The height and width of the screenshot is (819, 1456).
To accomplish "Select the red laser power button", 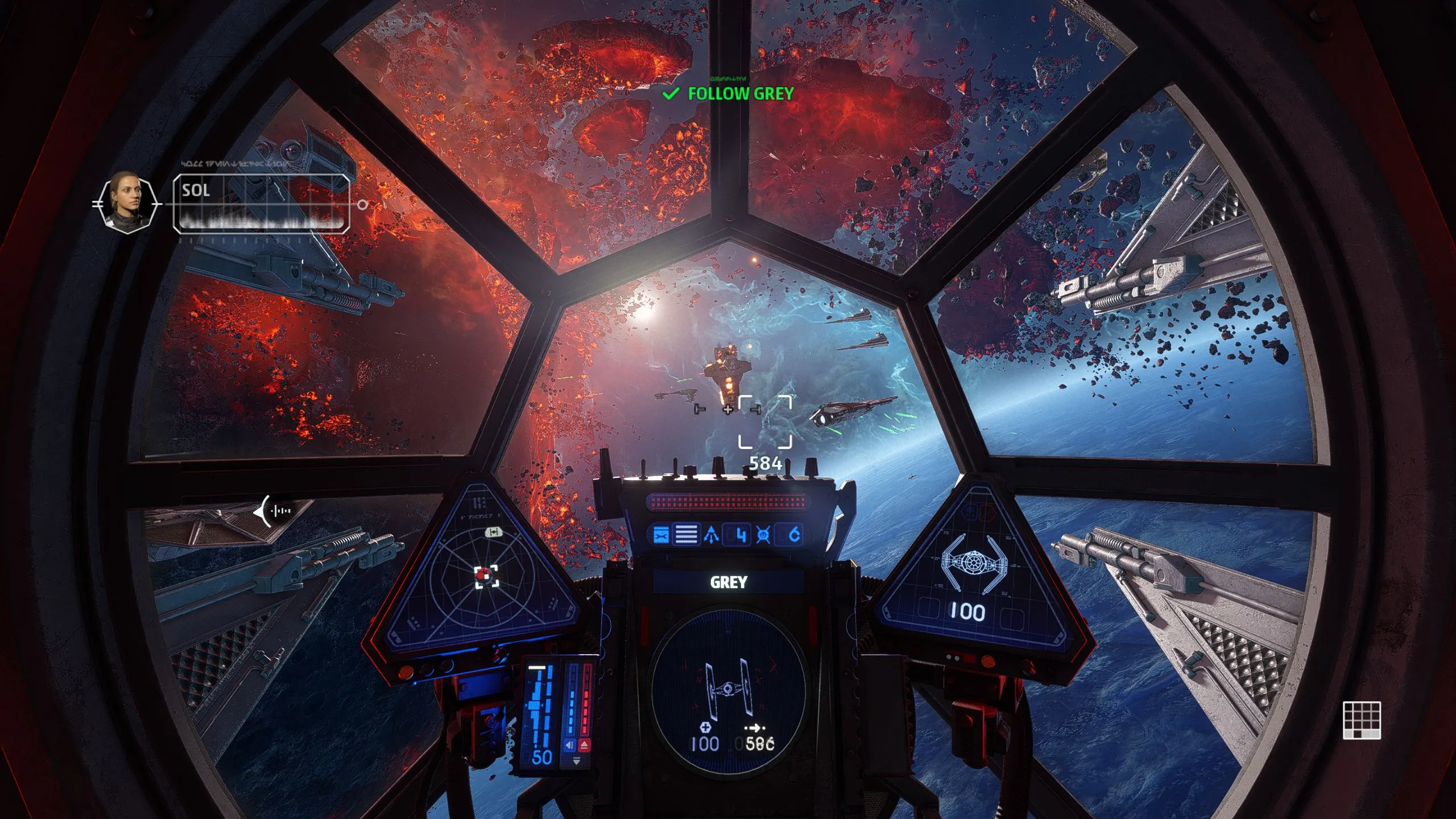I will click(584, 745).
